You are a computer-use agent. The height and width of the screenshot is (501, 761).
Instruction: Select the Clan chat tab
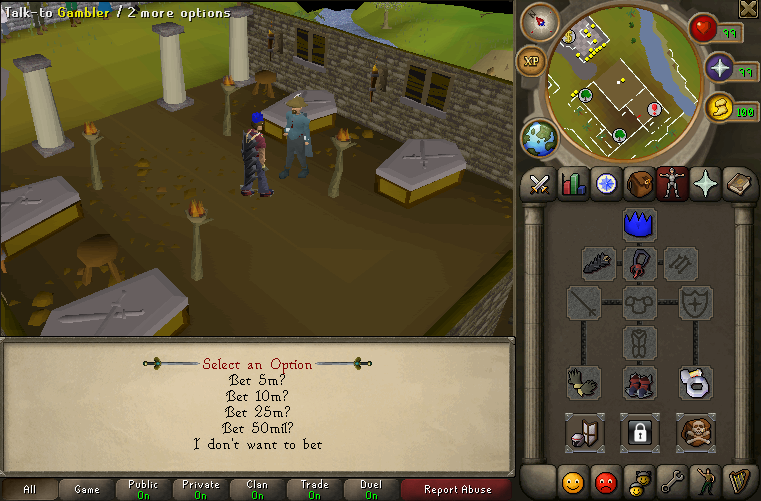(257, 489)
